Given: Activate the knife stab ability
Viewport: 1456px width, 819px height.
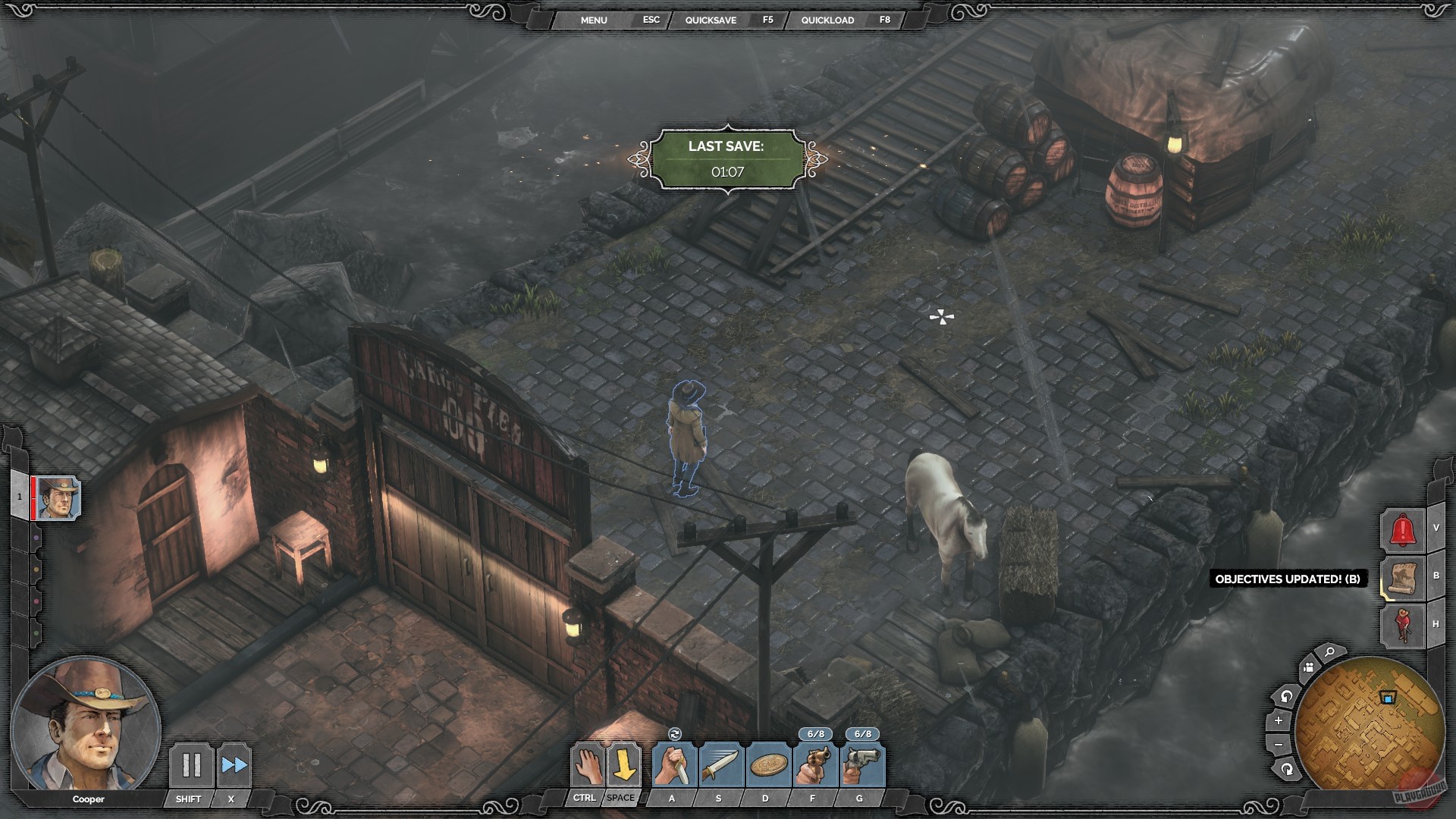Looking at the screenshot, I should pos(673,765).
